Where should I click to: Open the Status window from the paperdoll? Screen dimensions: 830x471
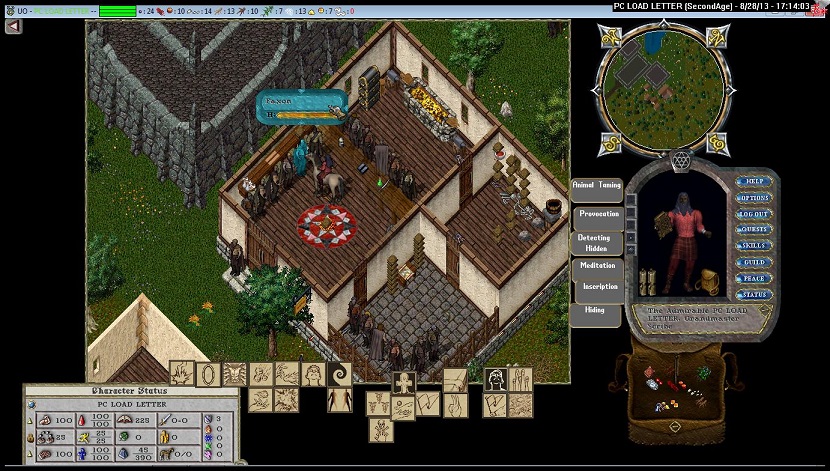click(754, 294)
